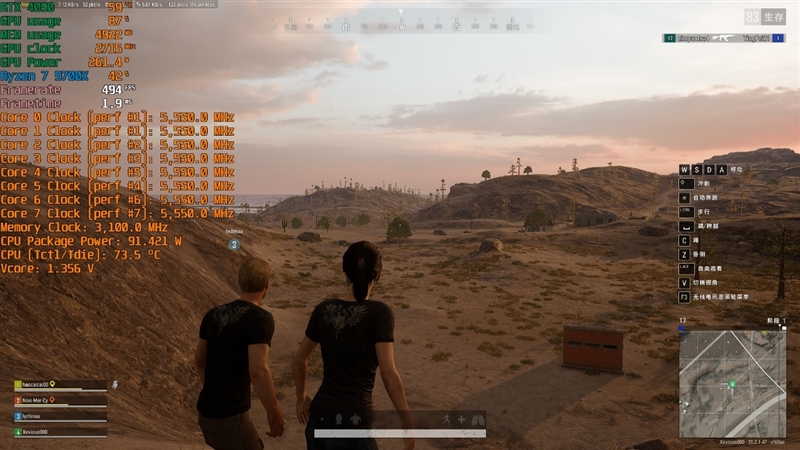The height and width of the screenshot is (450, 800).
Task: Click the teammate 3 marker above lychinaa
Action: pos(233,244)
